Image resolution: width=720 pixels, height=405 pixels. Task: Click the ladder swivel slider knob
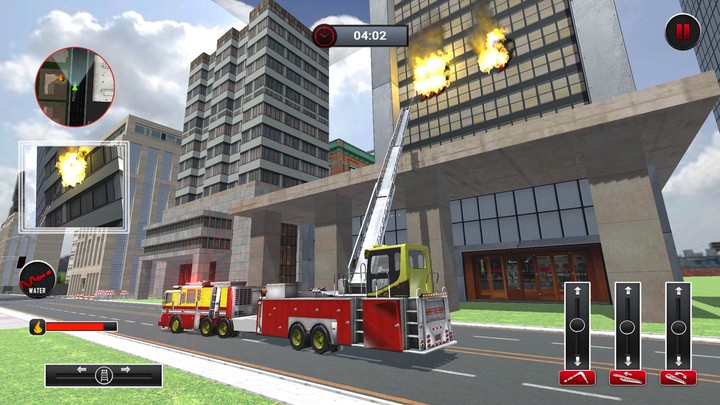[x=677, y=326]
